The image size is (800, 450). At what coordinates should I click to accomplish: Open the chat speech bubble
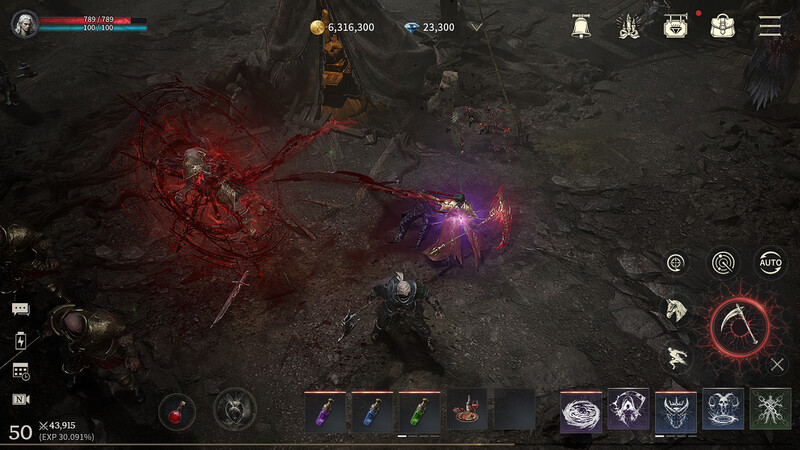pos(21,310)
